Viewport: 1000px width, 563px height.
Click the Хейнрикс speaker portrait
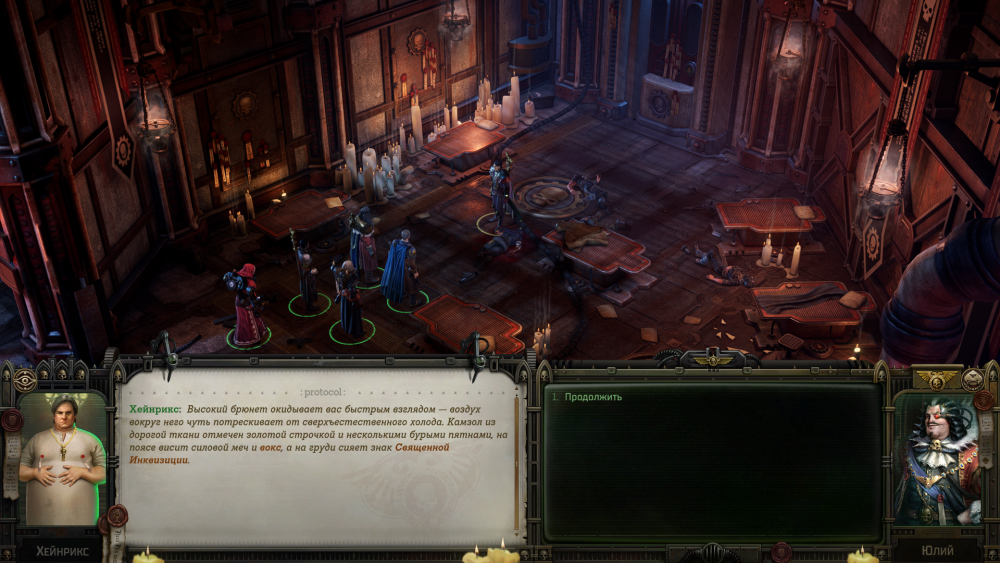(x=62, y=457)
